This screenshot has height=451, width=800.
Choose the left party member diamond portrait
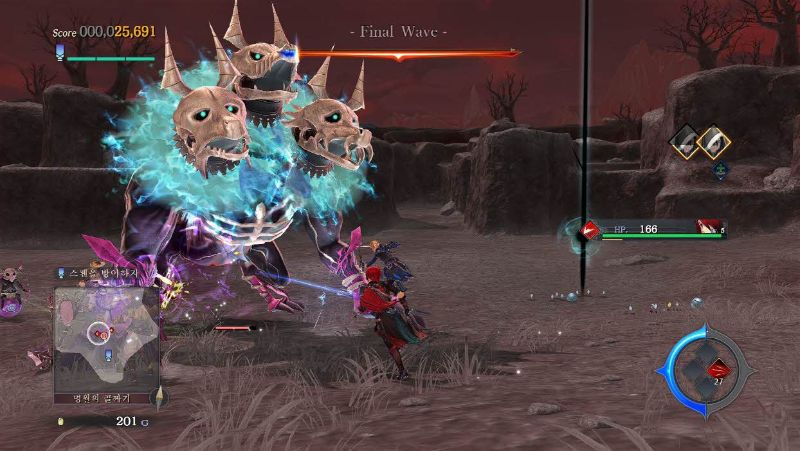[686, 143]
